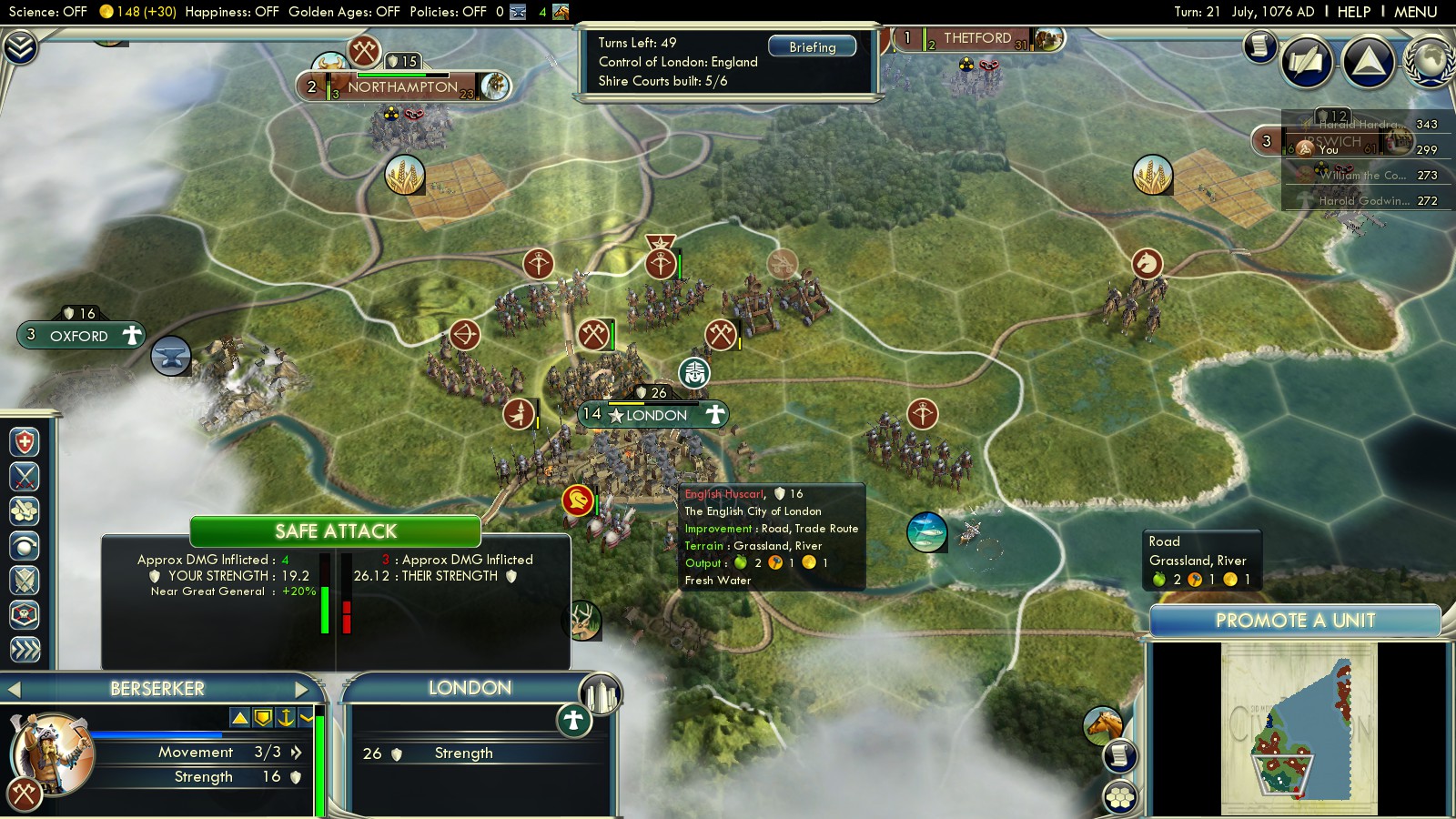Activate the triple chevron unit action
Viewport: 1456px width, 819px height.
25,649
